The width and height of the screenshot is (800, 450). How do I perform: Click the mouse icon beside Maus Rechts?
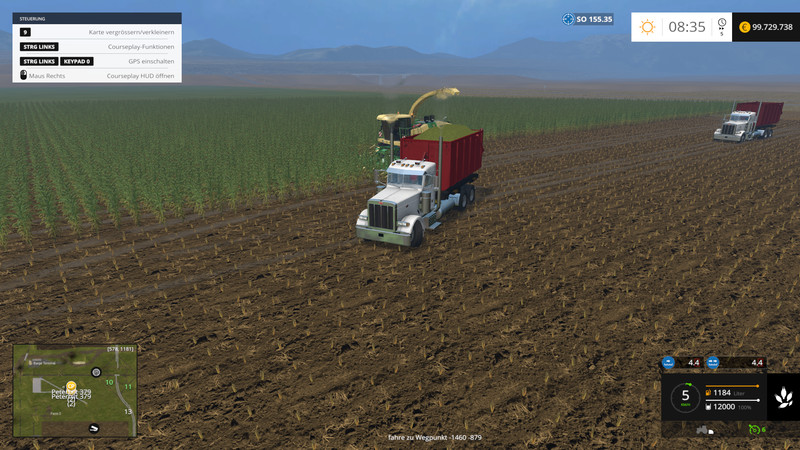[23, 75]
